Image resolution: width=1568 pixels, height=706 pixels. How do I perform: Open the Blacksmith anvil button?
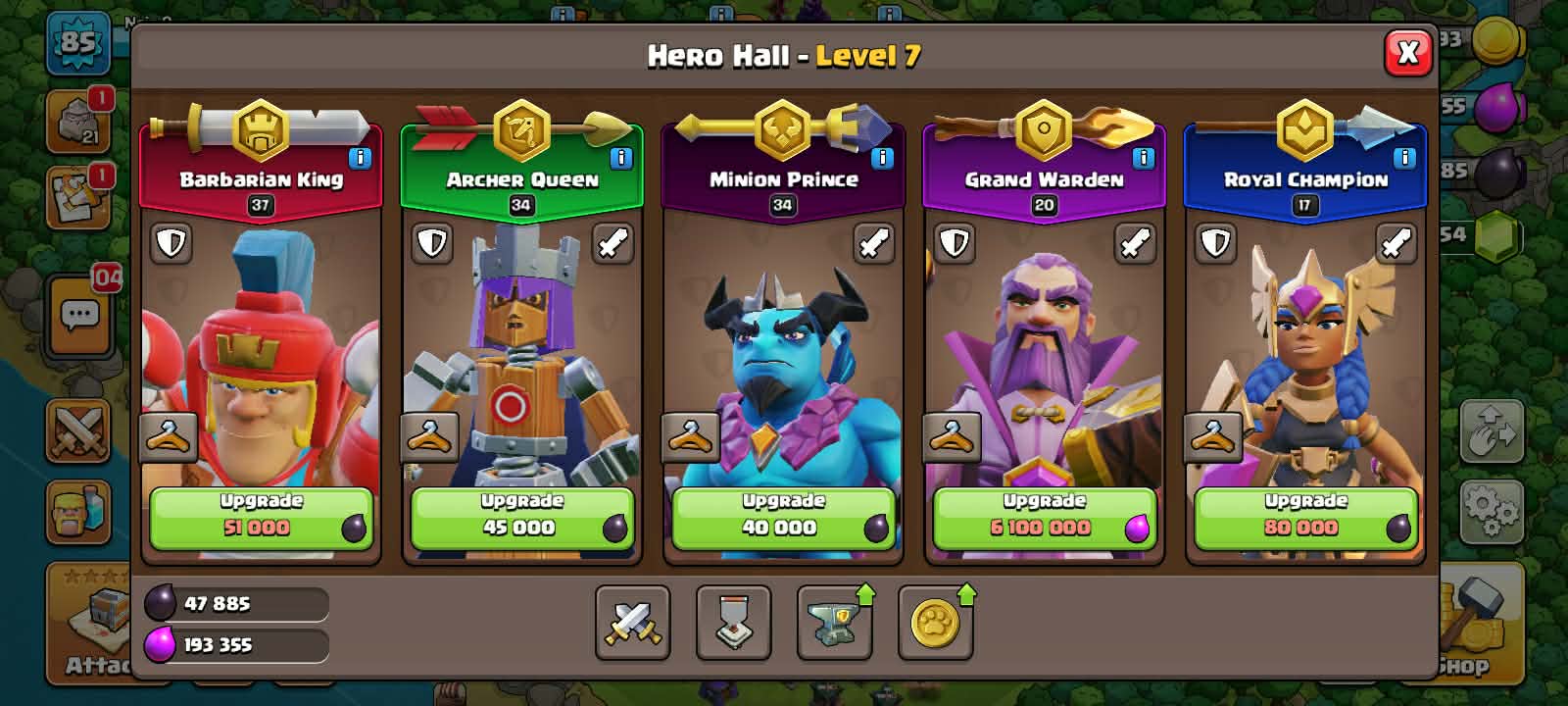tap(834, 623)
